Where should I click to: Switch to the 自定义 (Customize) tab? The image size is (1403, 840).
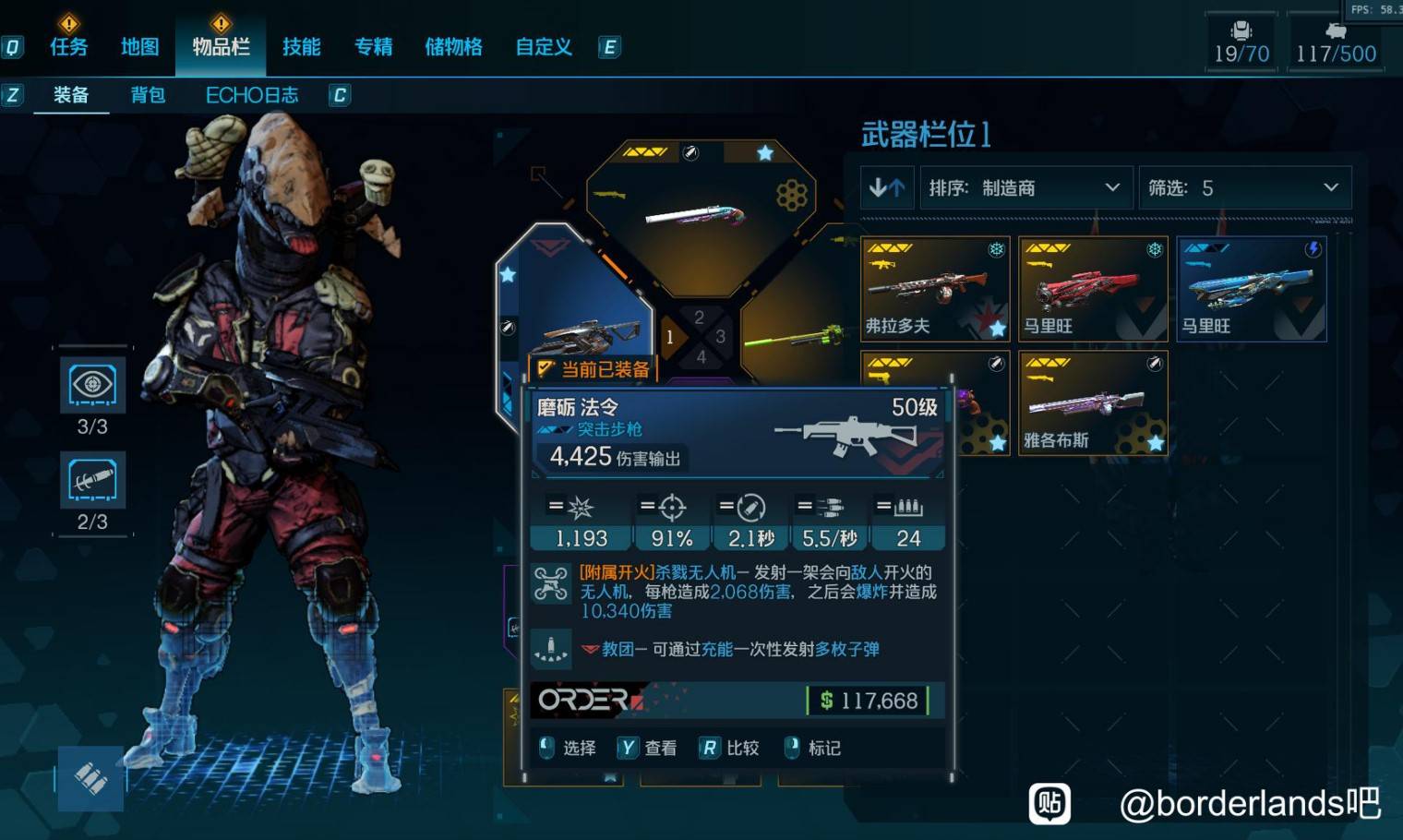pos(544,46)
